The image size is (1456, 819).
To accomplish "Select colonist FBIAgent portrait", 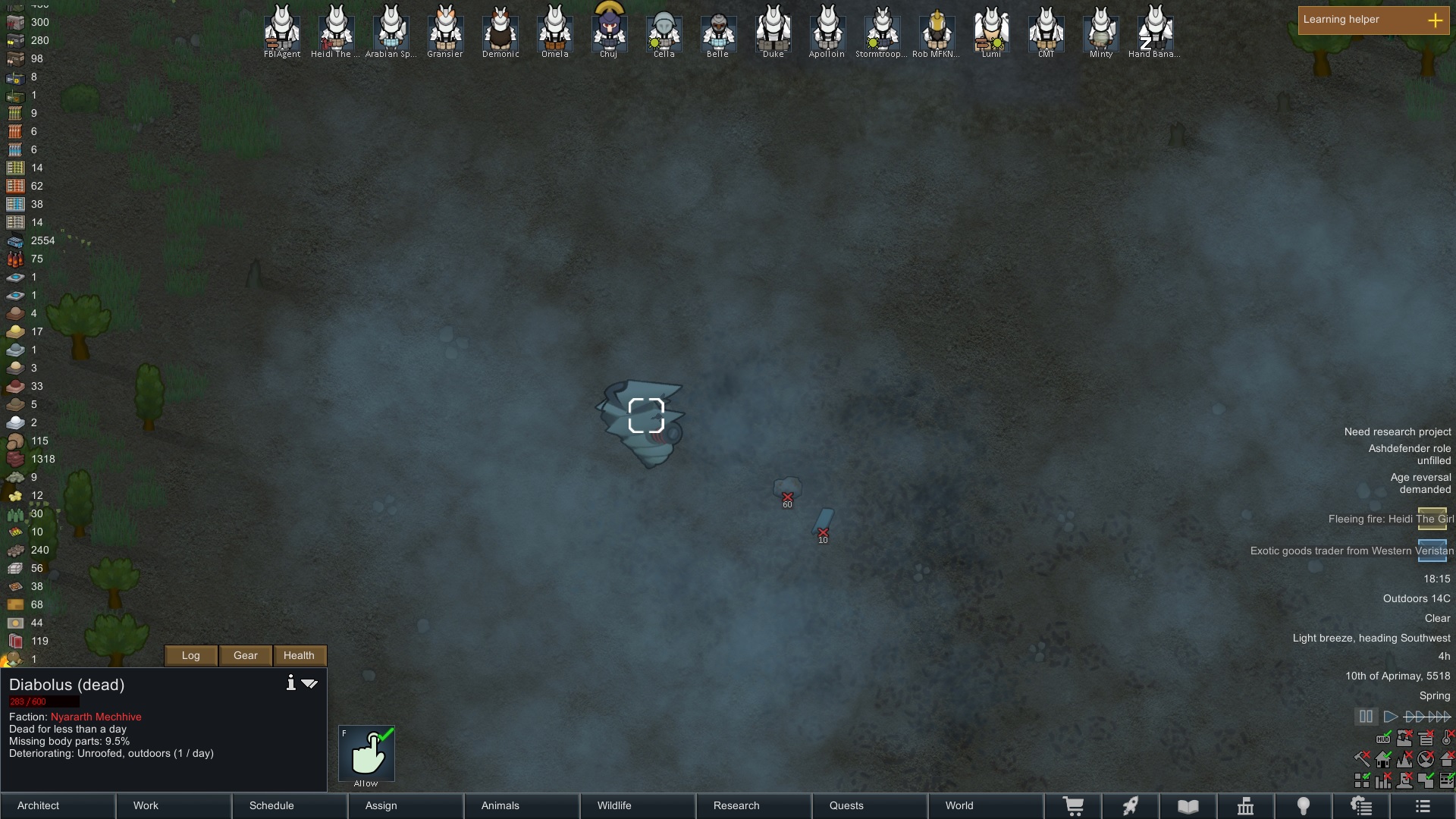I will point(282,30).
